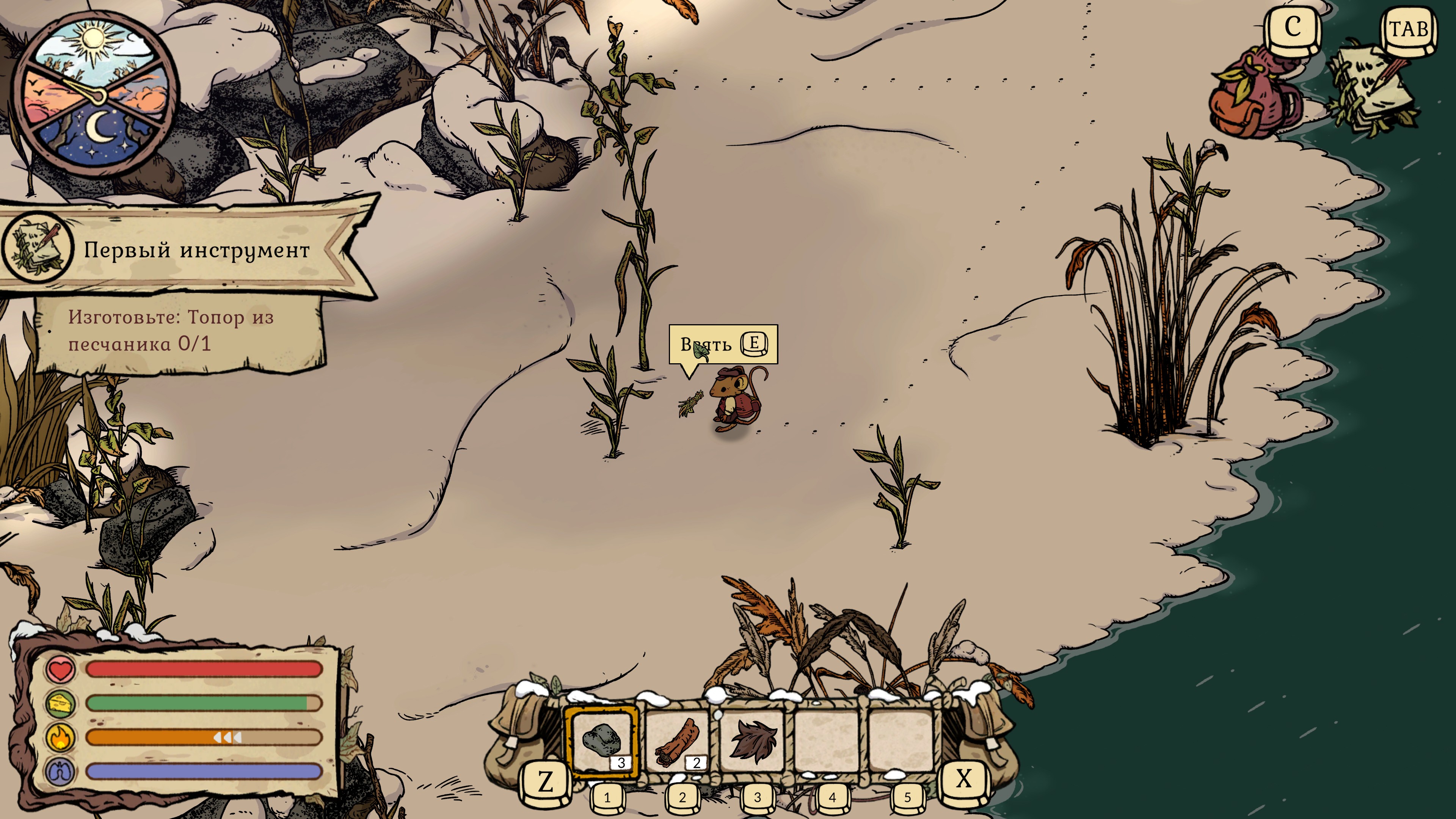Choose the dry leaf hotbar slot
The image size is (1456, 819).
(753, 741)
